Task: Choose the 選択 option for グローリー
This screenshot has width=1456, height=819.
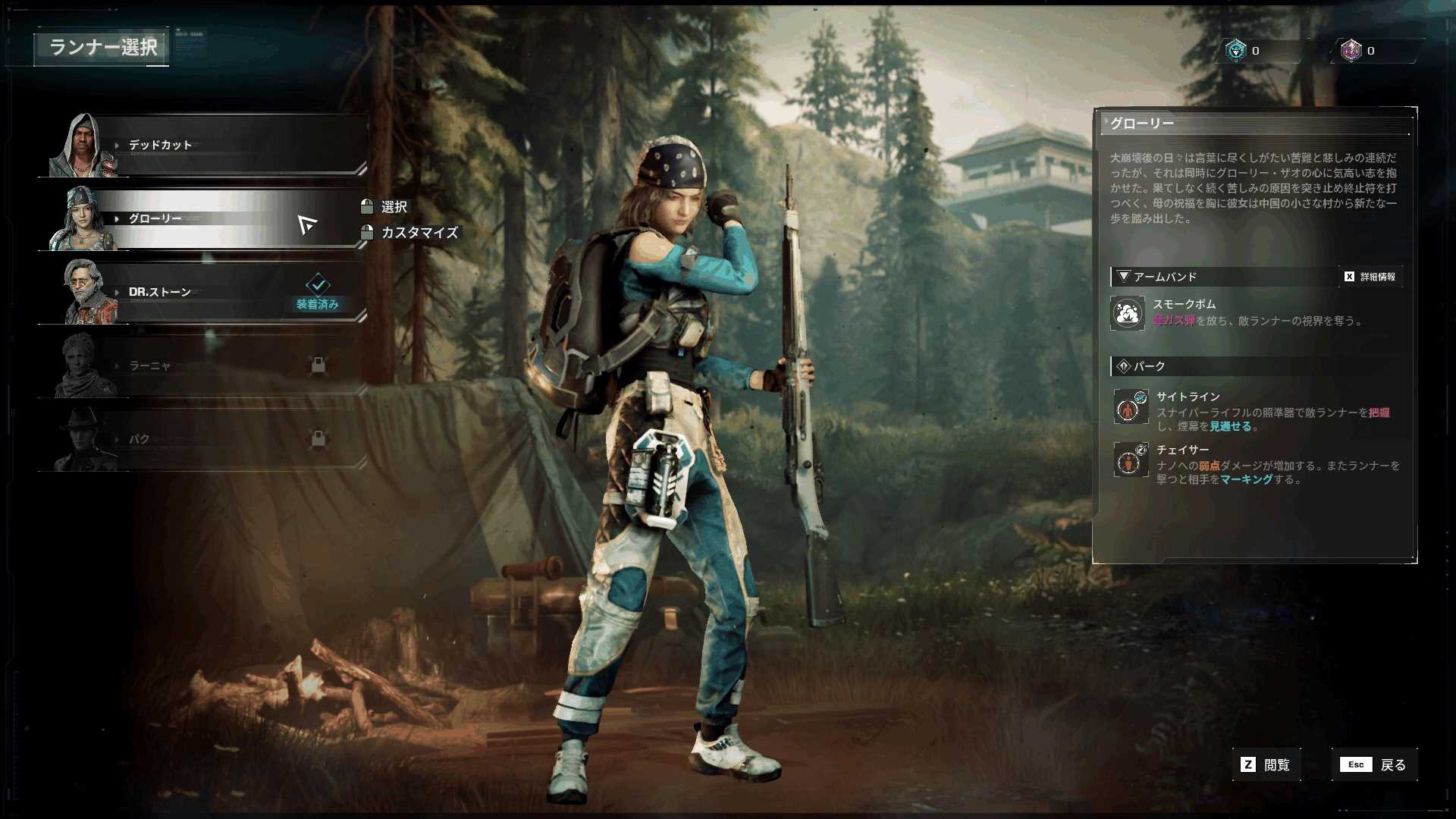Action: 394,207
